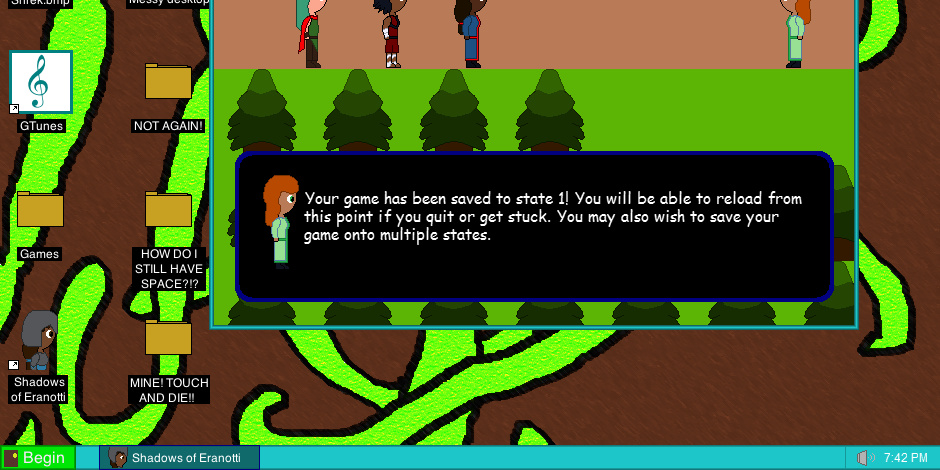
Task: Open the GTunes music app icon
Action: [x=41, y=83]
